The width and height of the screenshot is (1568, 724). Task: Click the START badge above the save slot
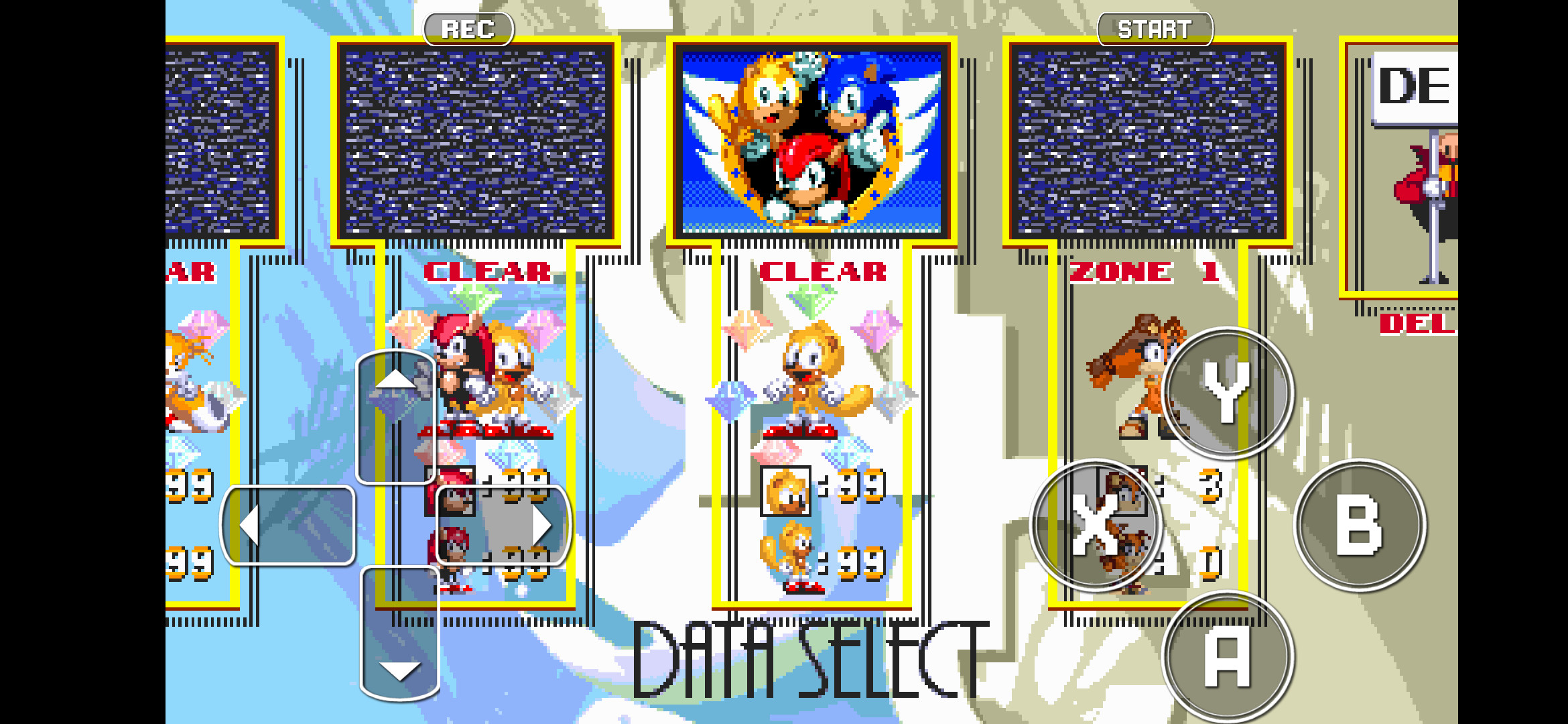[x=1155, y=28]
